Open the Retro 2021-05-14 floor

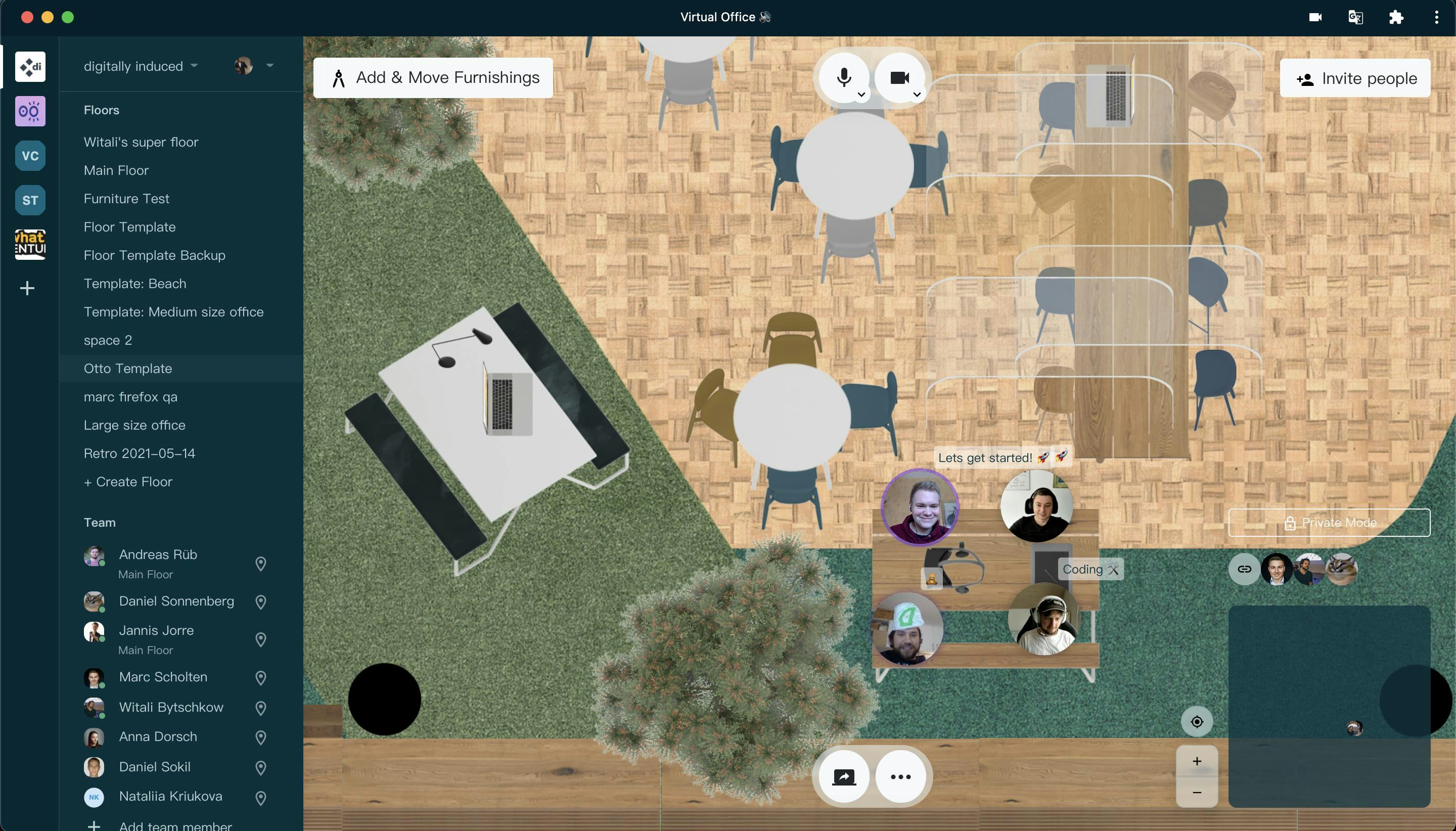[x=139, y=453]
